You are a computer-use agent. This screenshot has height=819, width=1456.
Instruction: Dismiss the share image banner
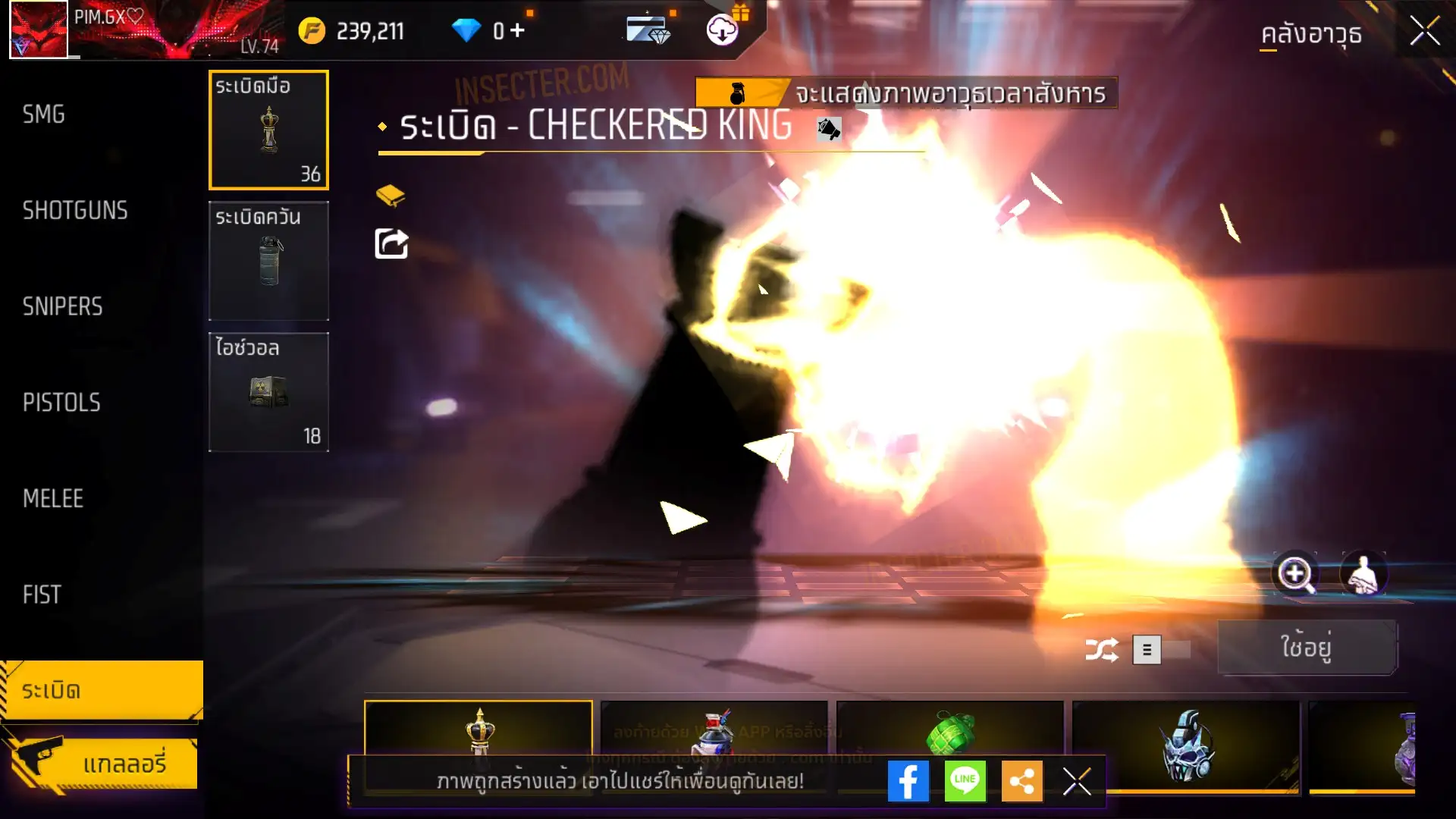coord(1076,781)
